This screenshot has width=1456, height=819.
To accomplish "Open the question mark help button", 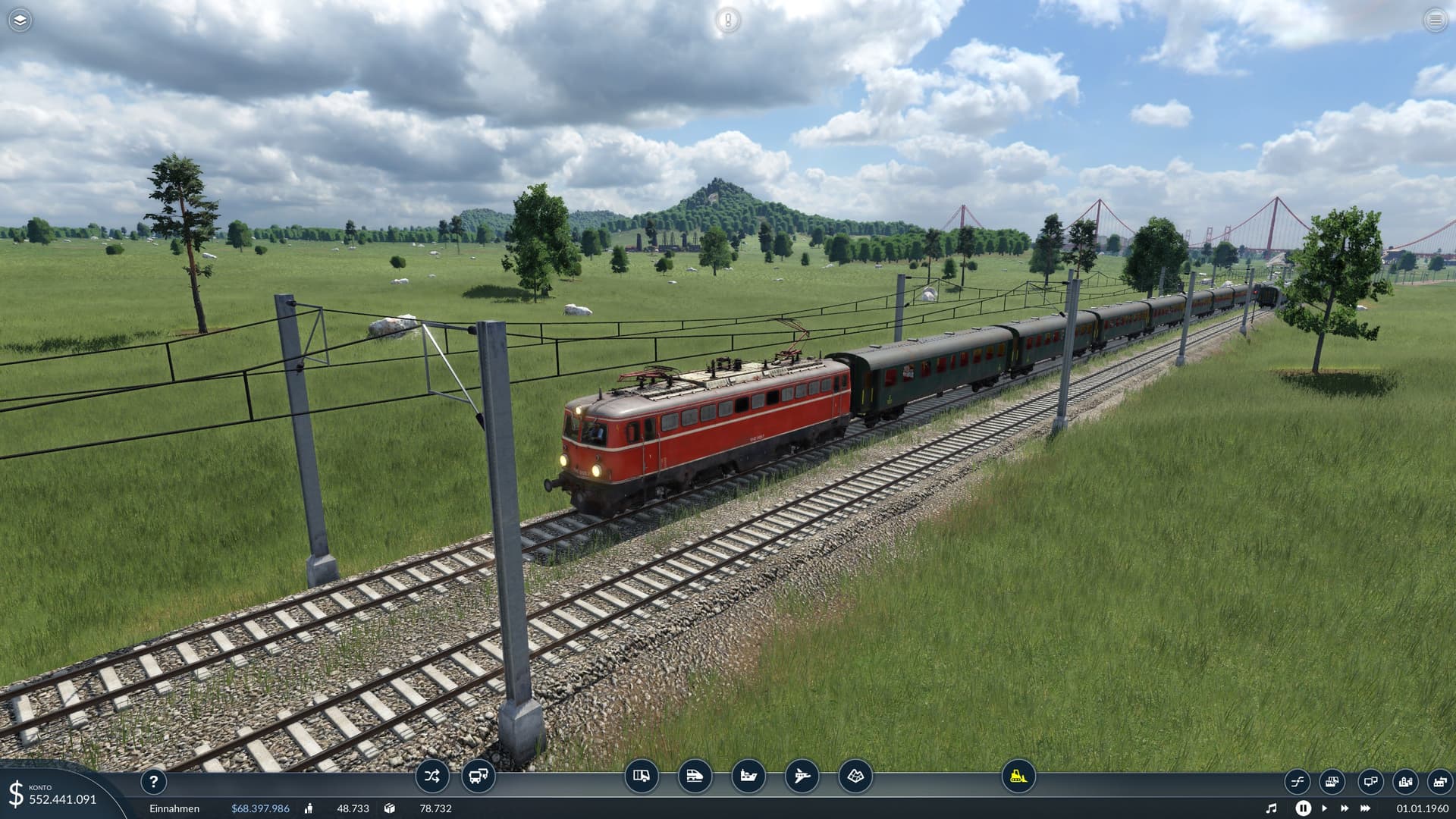I will [153, 781].
